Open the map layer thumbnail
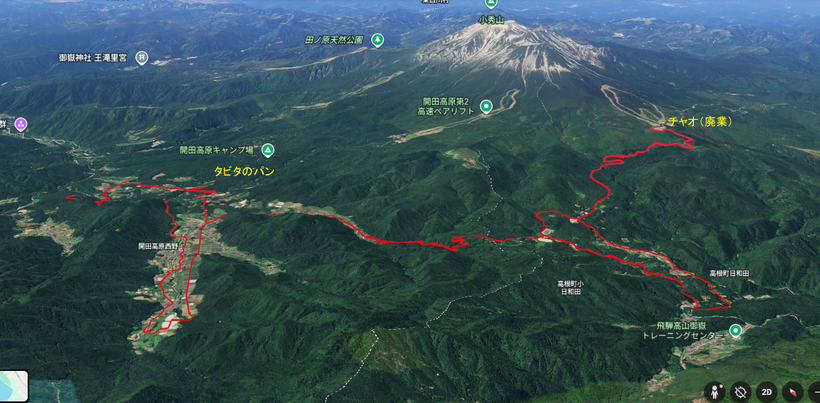820x403 pixels. coord(14,385)
